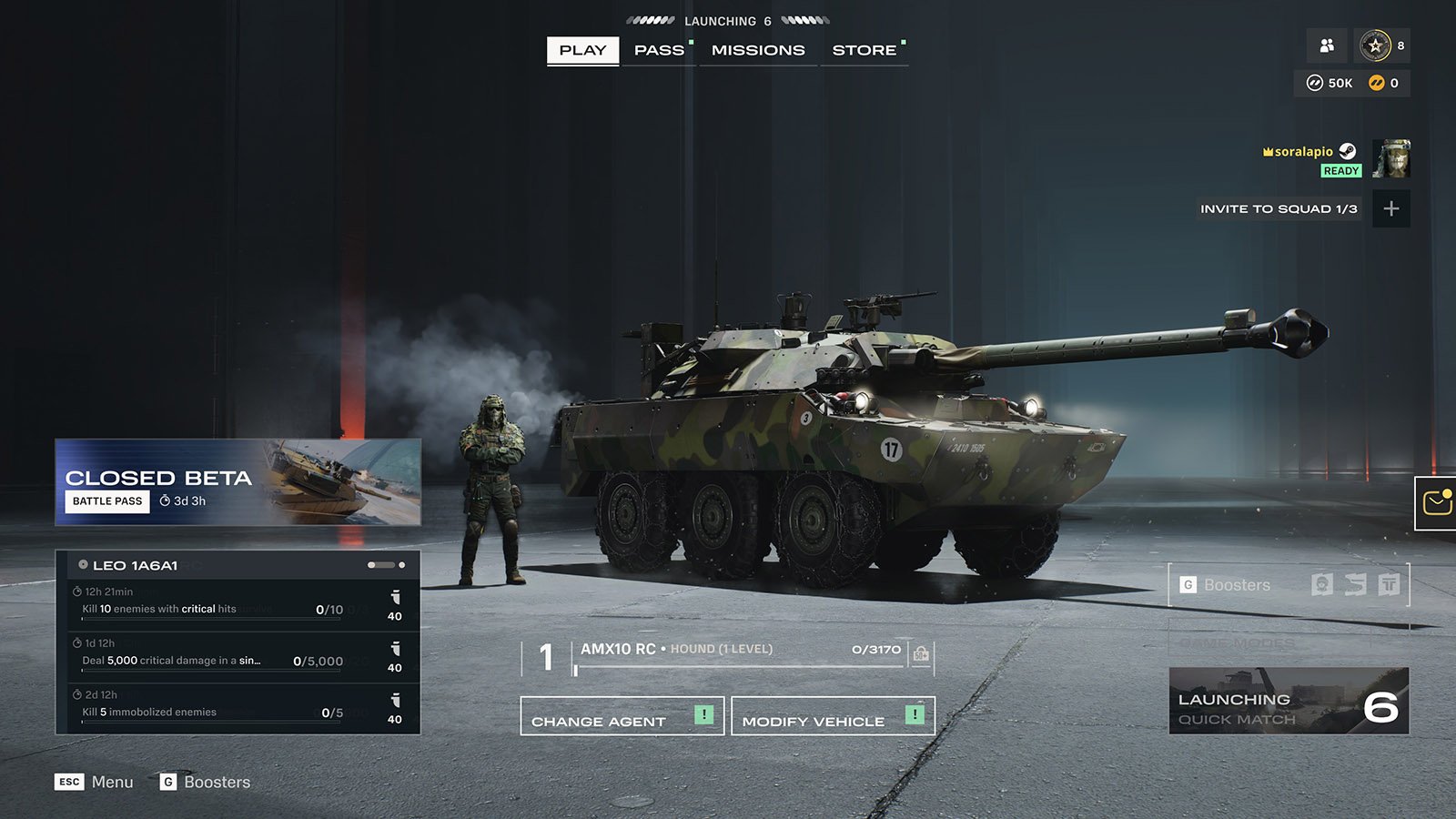The width and height of the screenshot is (1456, 819).
Task: Open MODIFY VEHICLE
Action: pyautogui.click(x=832, y=716)
